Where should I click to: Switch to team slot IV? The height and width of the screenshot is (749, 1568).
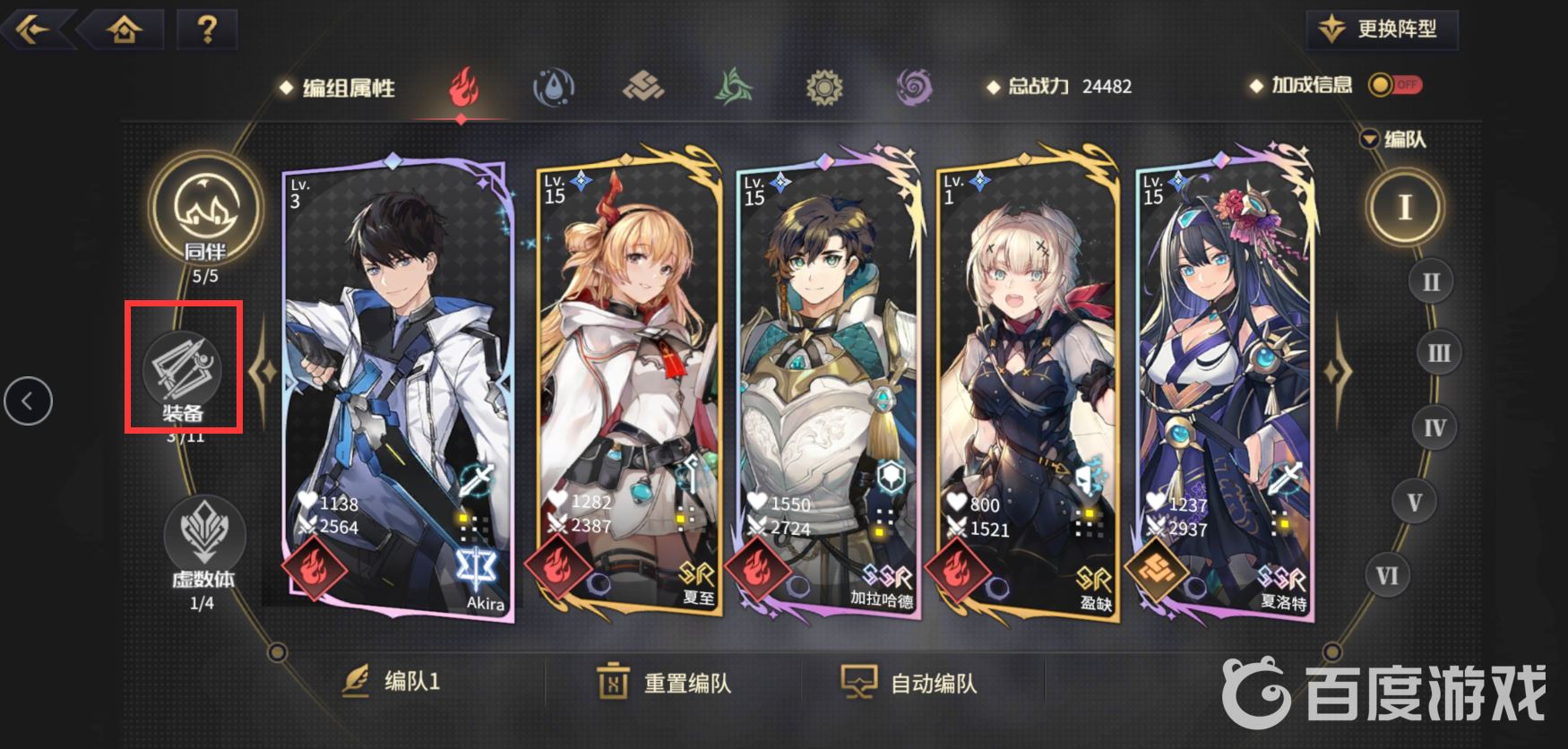[x=1434, y=428]
